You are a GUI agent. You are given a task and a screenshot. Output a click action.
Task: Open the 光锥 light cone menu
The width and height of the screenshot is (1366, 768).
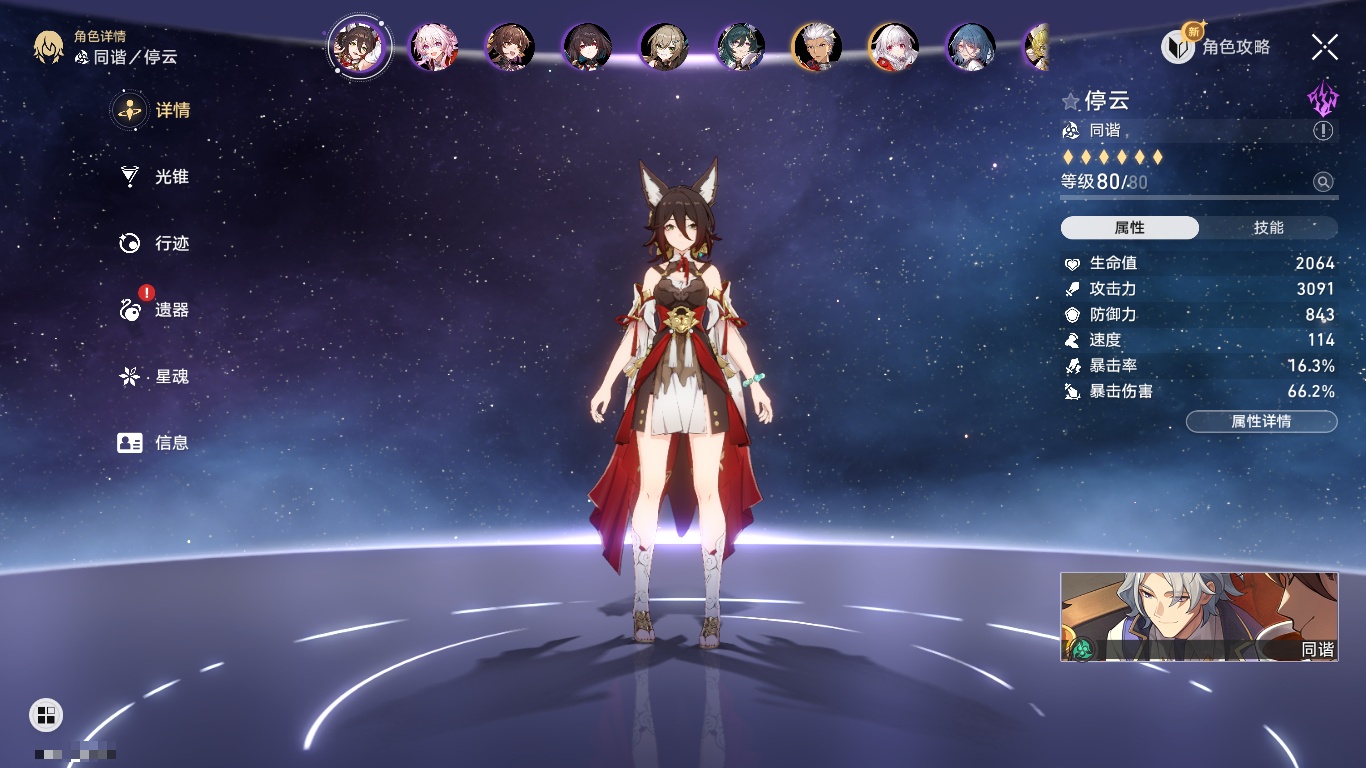coord(153,177)
